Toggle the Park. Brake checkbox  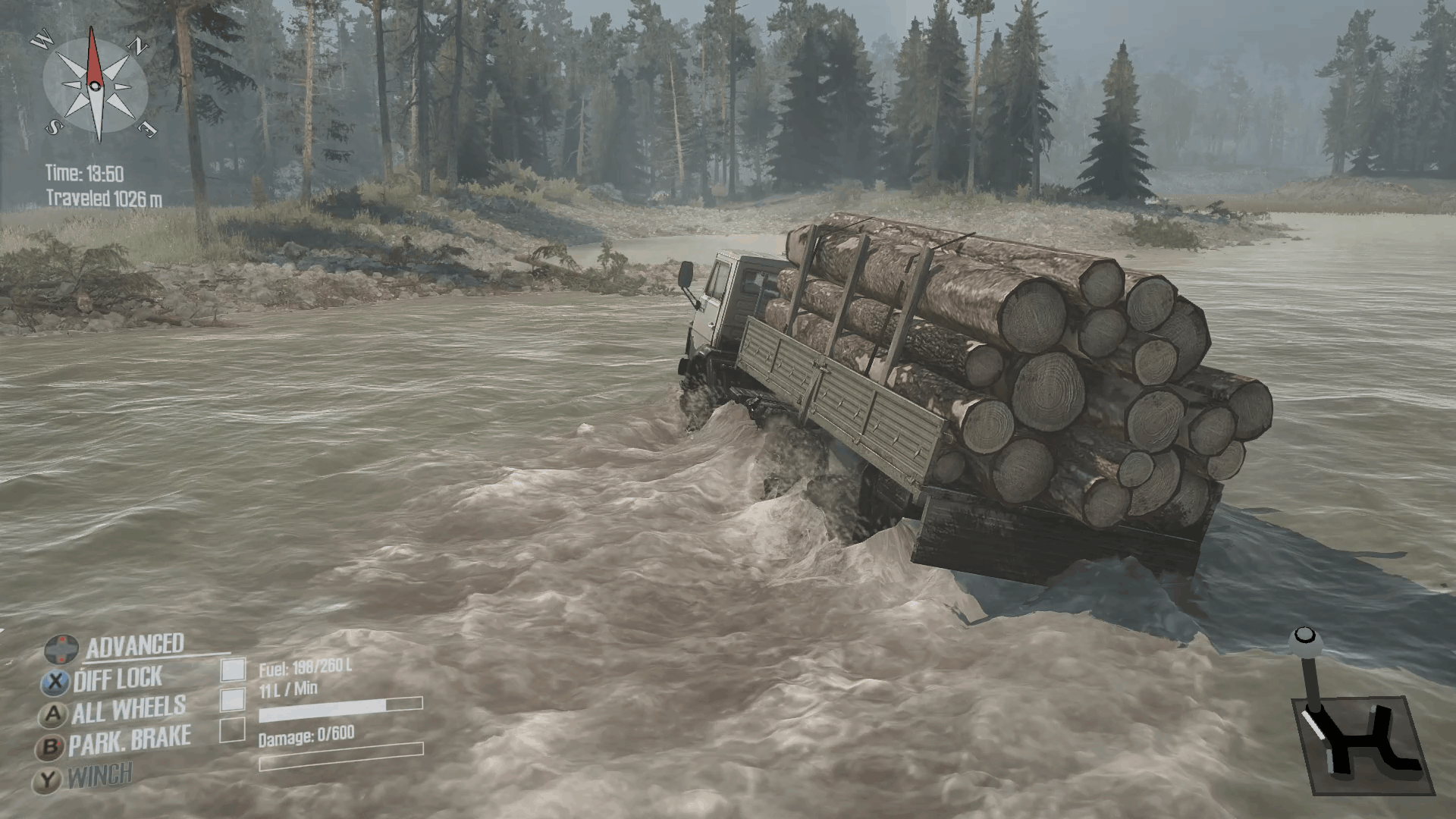tap(232, 730)
